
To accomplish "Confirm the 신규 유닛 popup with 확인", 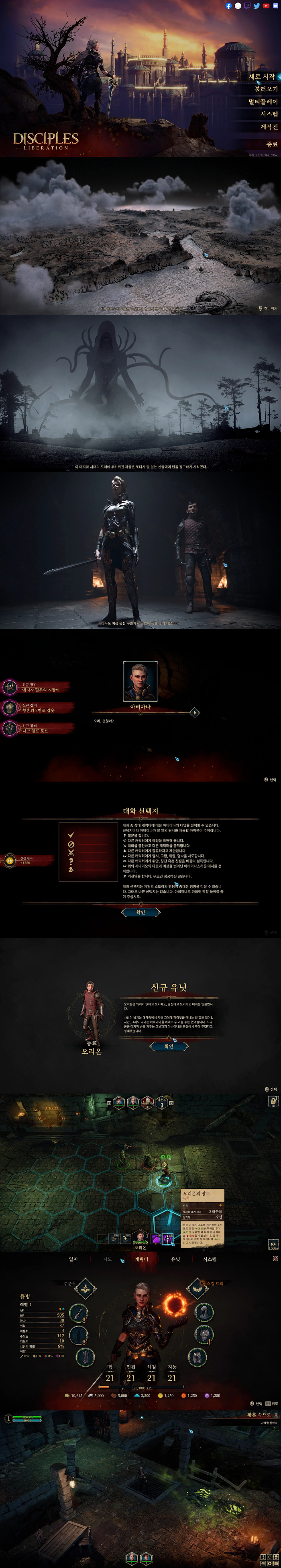I will click(169, 1047).
